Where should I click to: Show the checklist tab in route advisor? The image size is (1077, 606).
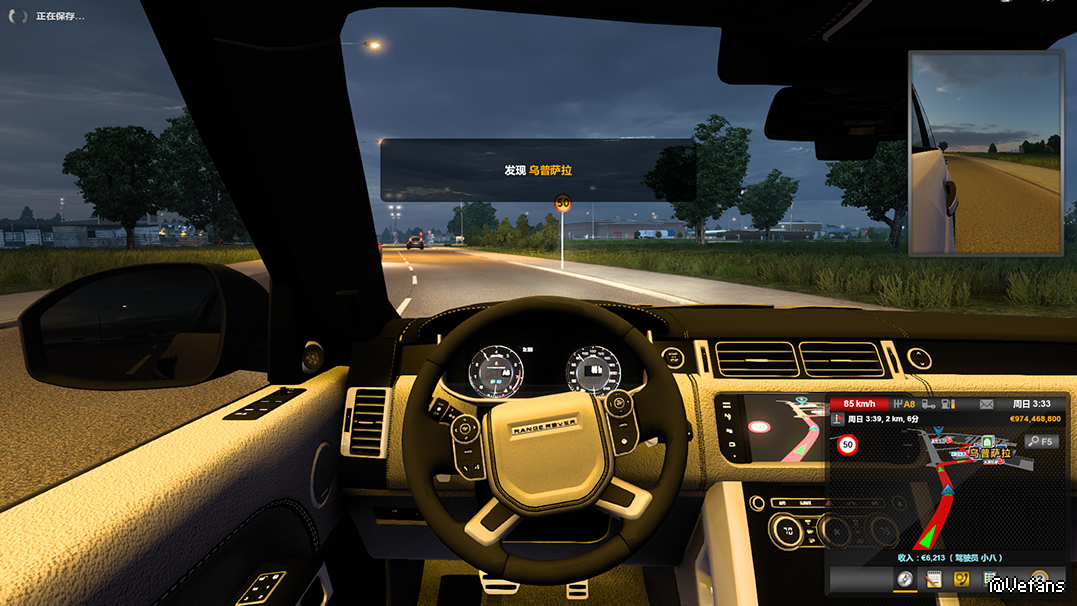(990, 579)
